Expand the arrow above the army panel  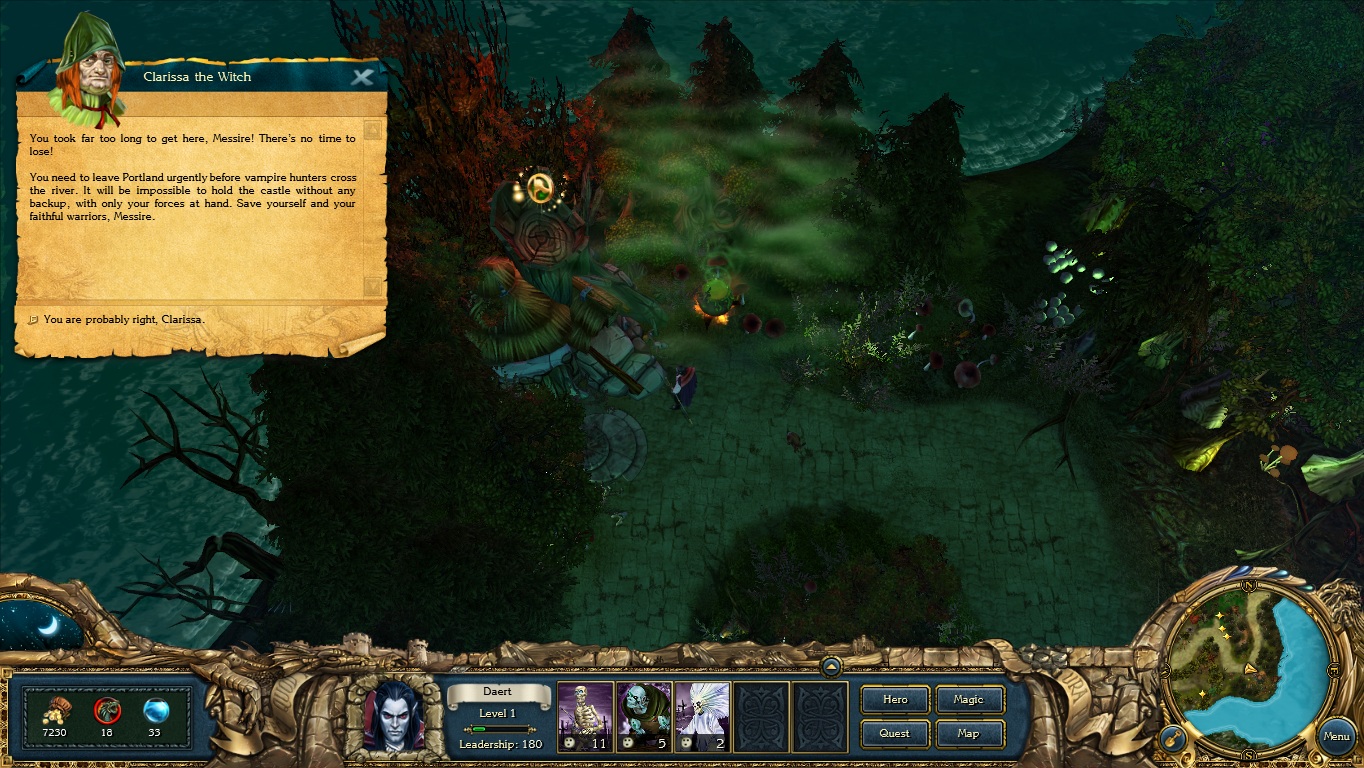[x=830, y=665]
